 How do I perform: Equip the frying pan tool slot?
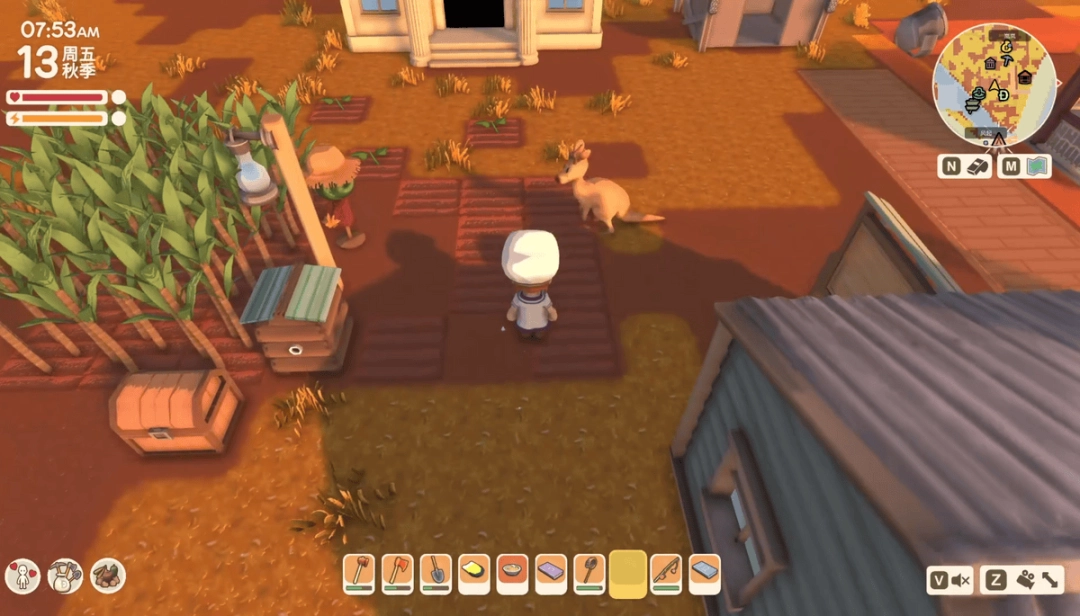(x=590, y=574)
